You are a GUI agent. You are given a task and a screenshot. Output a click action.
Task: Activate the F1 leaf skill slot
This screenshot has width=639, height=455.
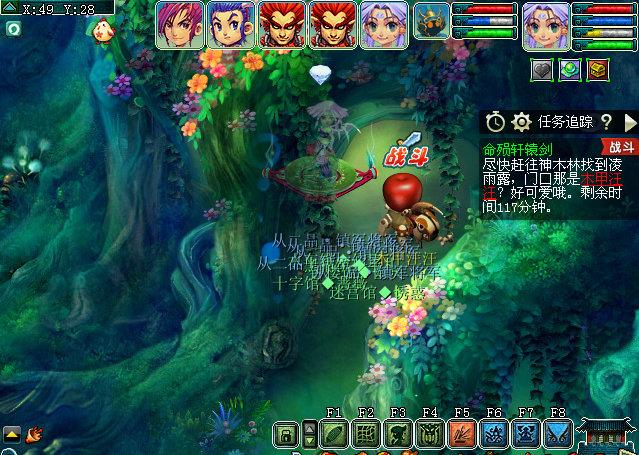(334, 434)
